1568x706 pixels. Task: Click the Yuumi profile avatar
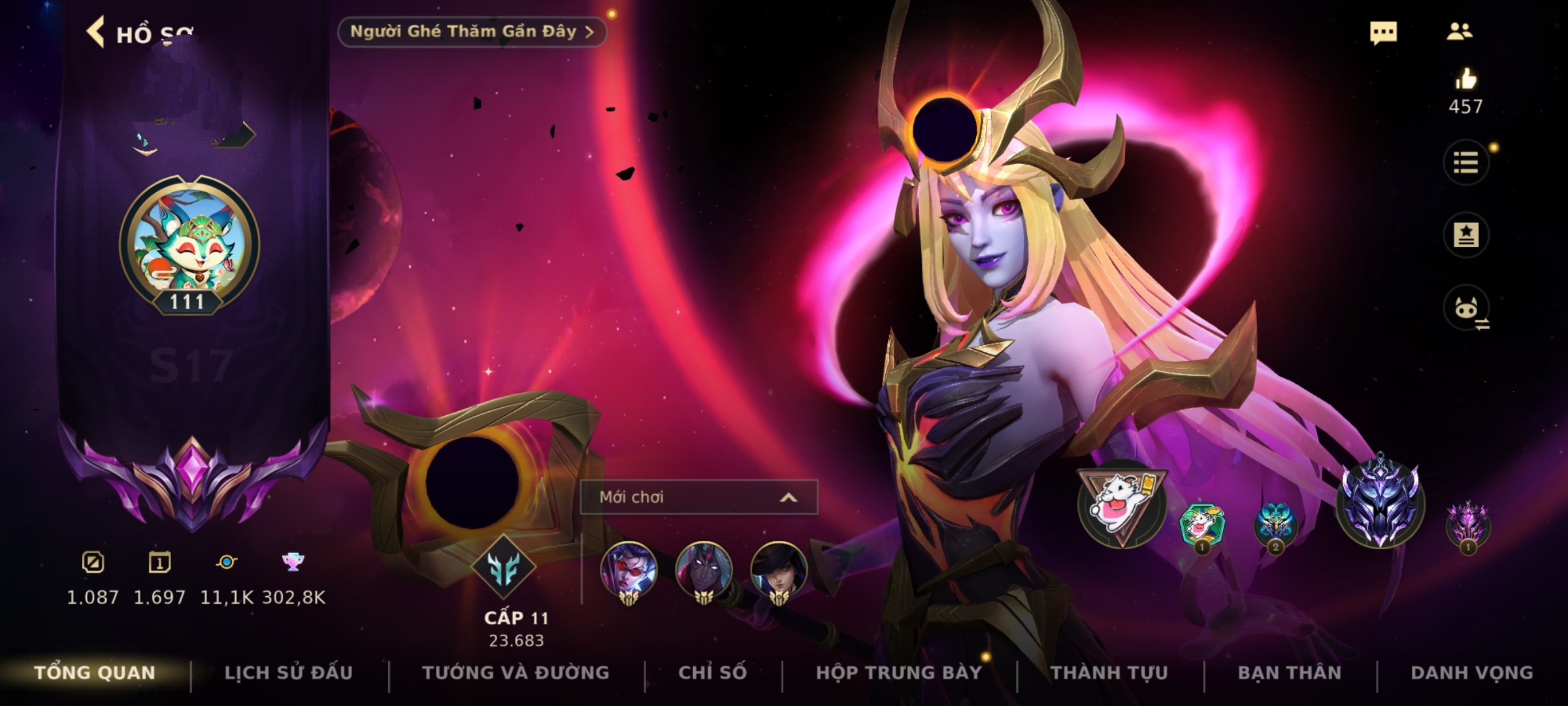coord(189,243)
